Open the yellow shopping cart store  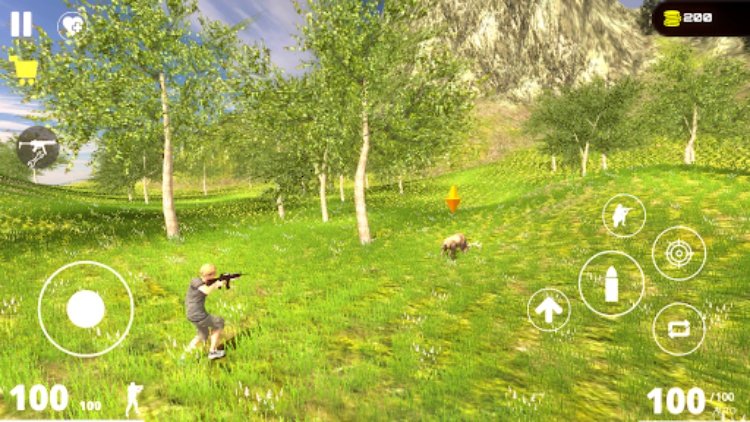[24, 69]
